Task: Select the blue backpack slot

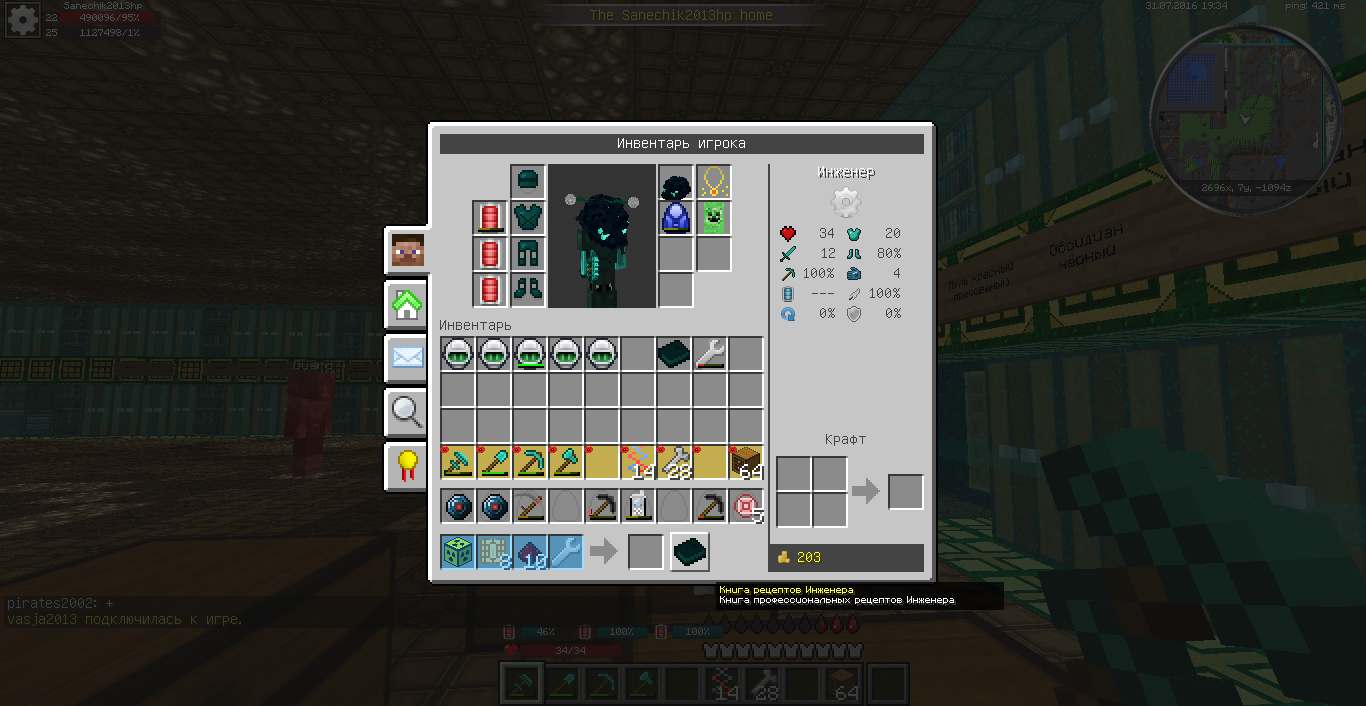Action: pos(676,218)
